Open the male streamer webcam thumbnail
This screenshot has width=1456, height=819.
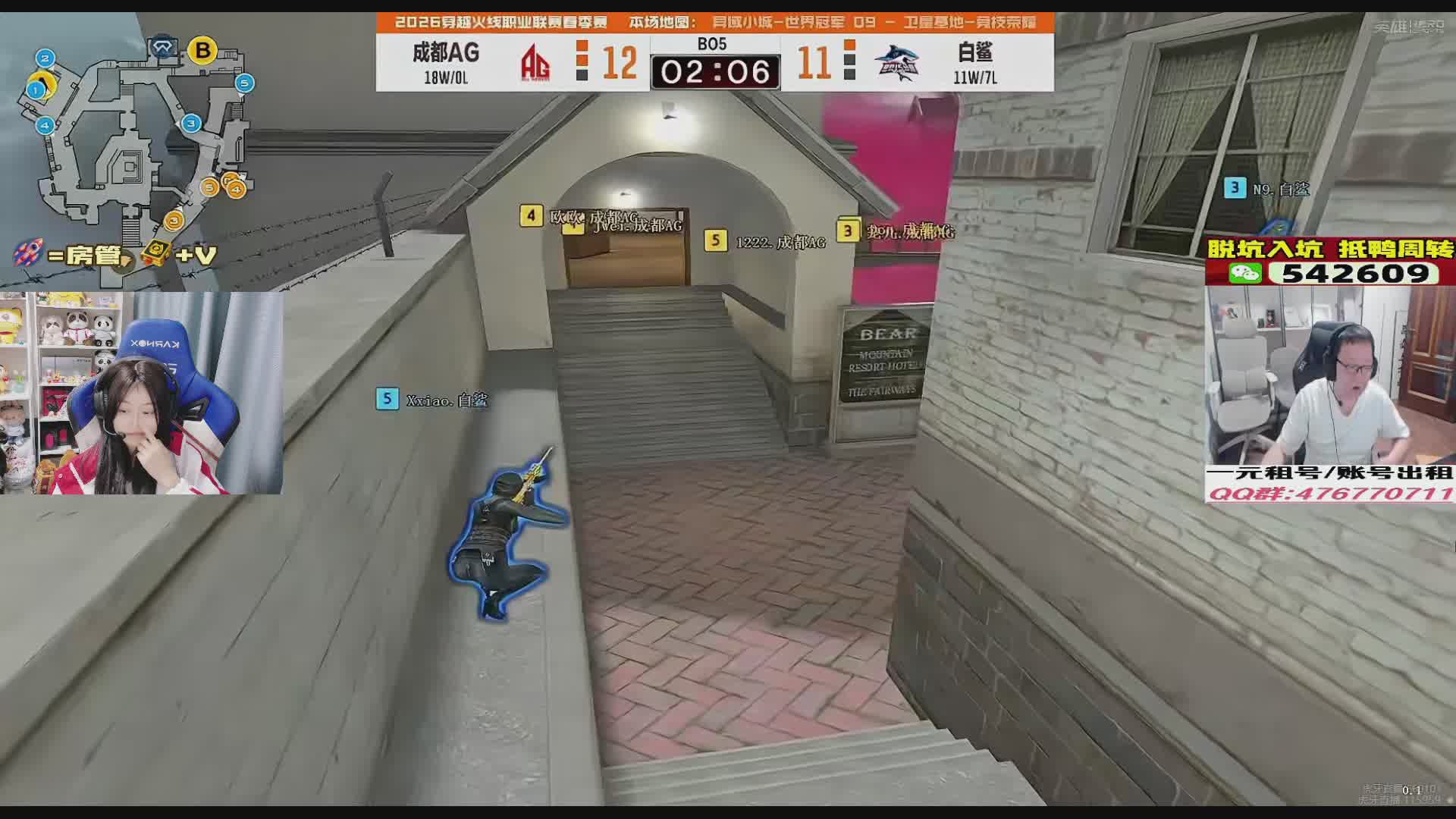pos(1329,375)
